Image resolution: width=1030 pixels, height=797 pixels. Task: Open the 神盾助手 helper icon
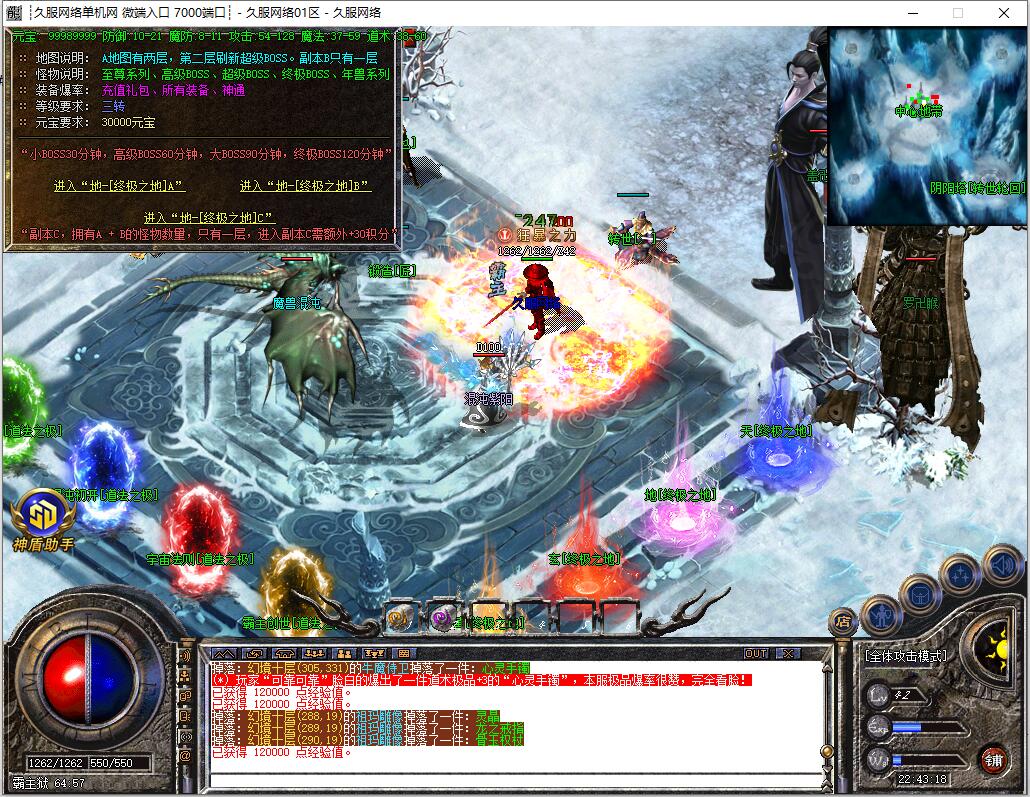(43, 515)
